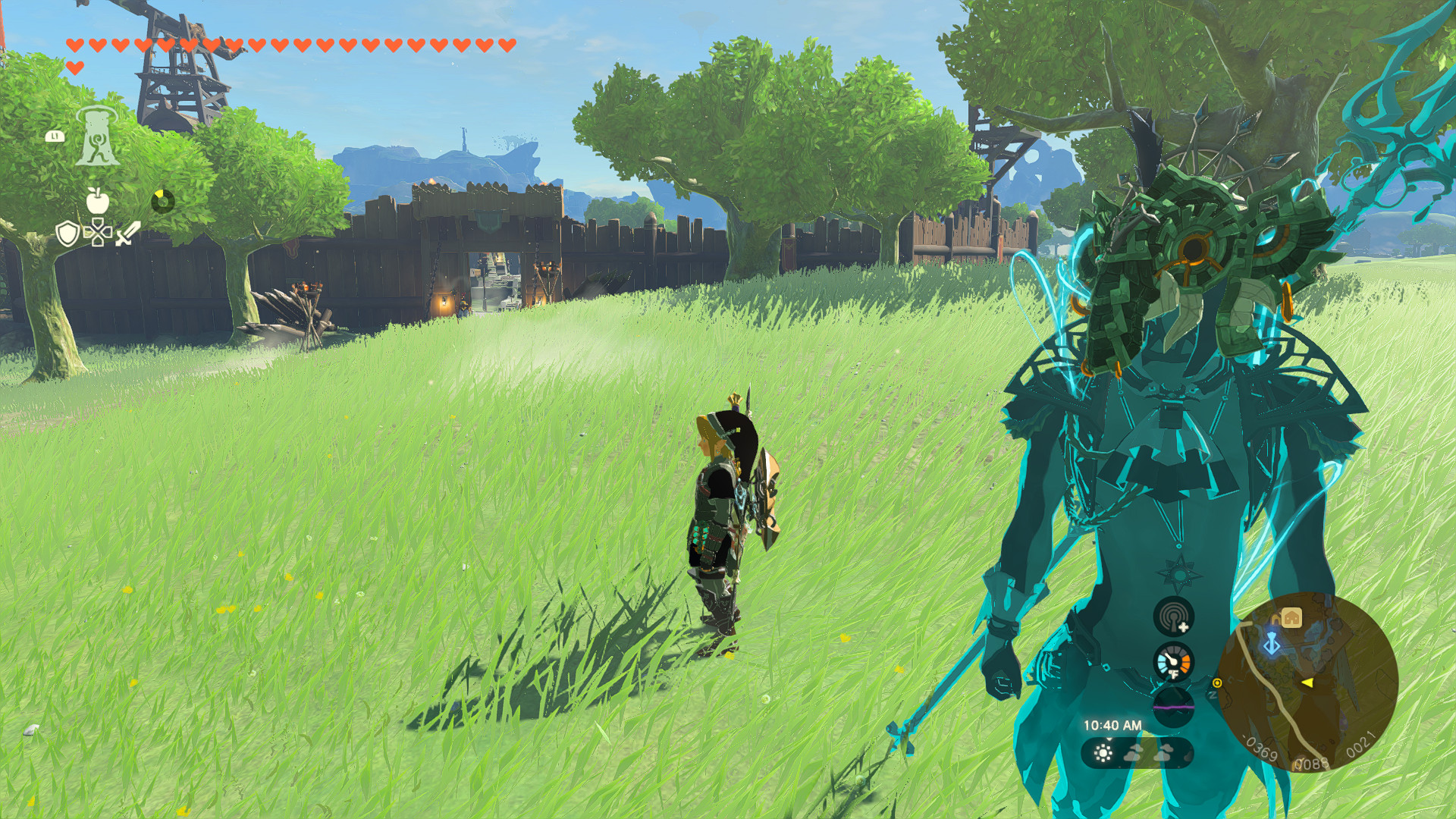Viewport: 1456px width, 819px height.
Task: Click the L1 button prompt badge
Action: 54,136
